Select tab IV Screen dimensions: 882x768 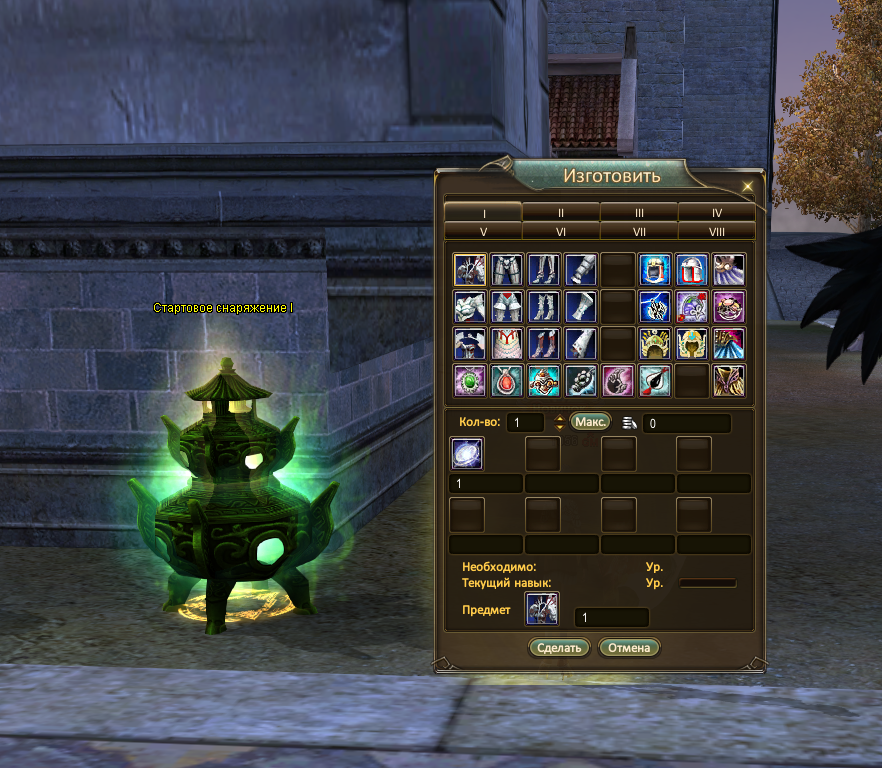(x=716, y=212)
